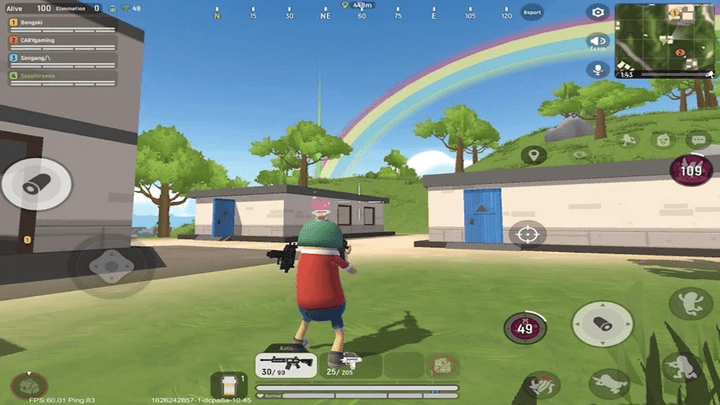The width and height of the screenshot is (720, 405).
Task: Tap the reload button showing 49
Action: tap(523, 326)
